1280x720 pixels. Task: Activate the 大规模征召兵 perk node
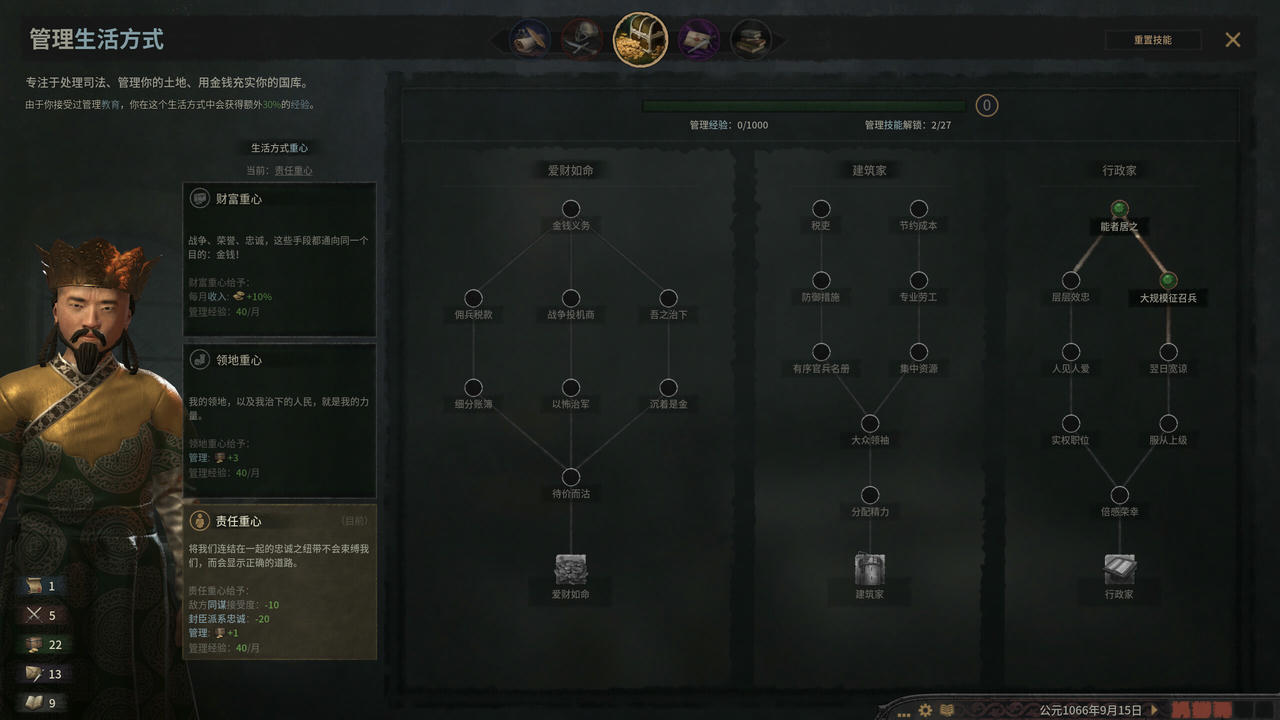pyautogui.click(x=1167, y=281)
